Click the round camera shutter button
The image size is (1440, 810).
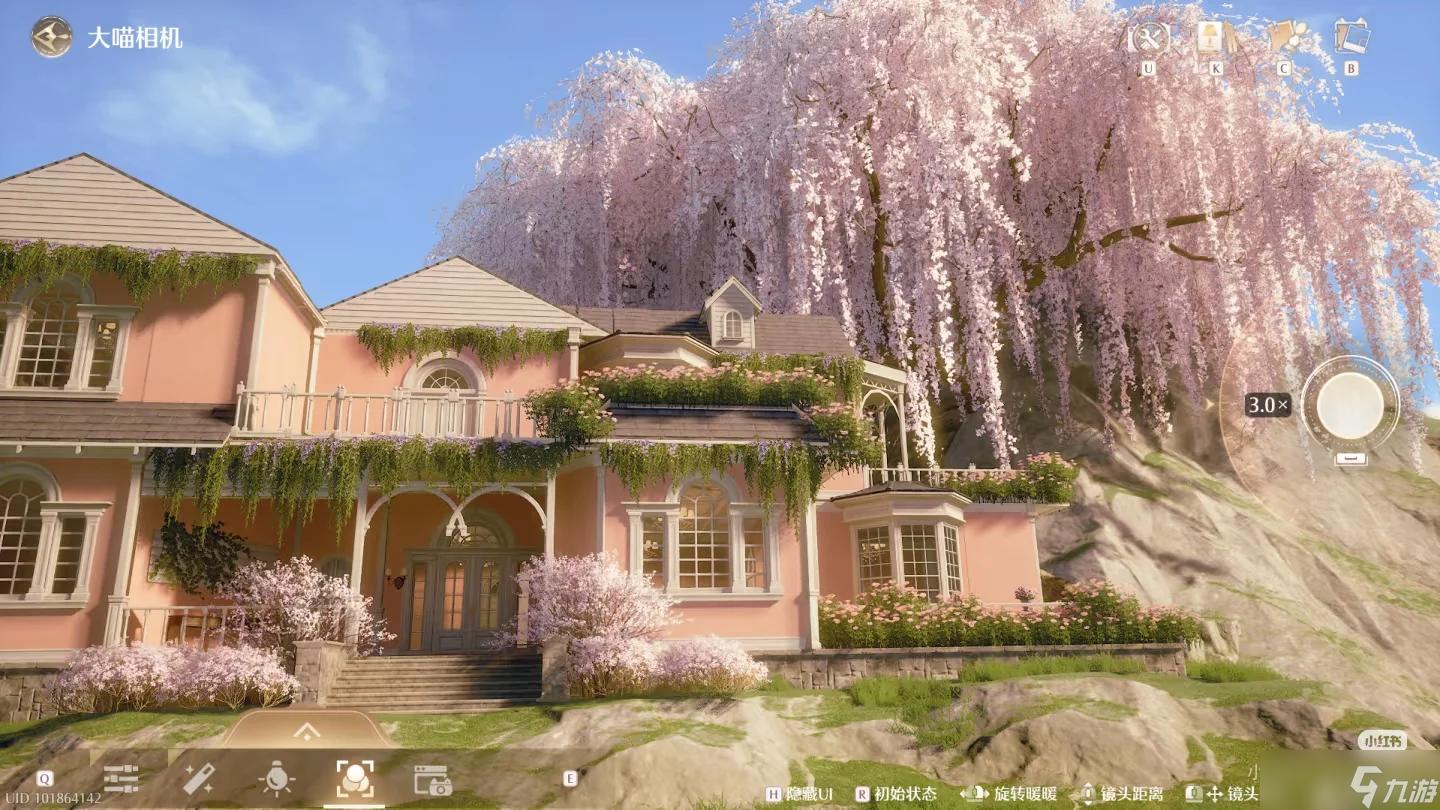[1350, 405]
